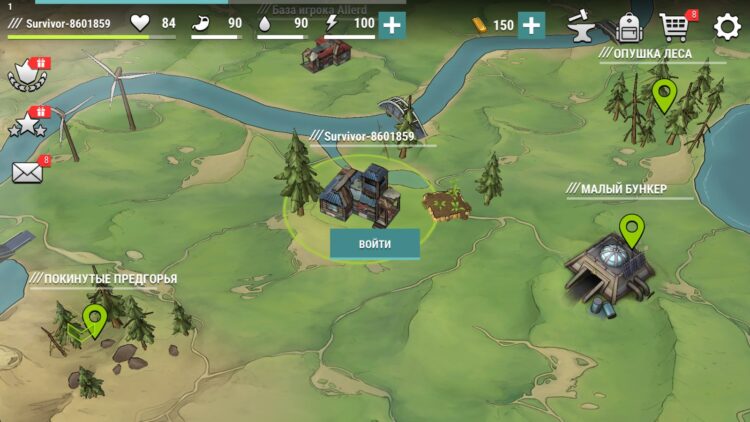Open the anvil crafting menu
The width and height of the screenshot is (750, 422).
[x=581, y=26]
